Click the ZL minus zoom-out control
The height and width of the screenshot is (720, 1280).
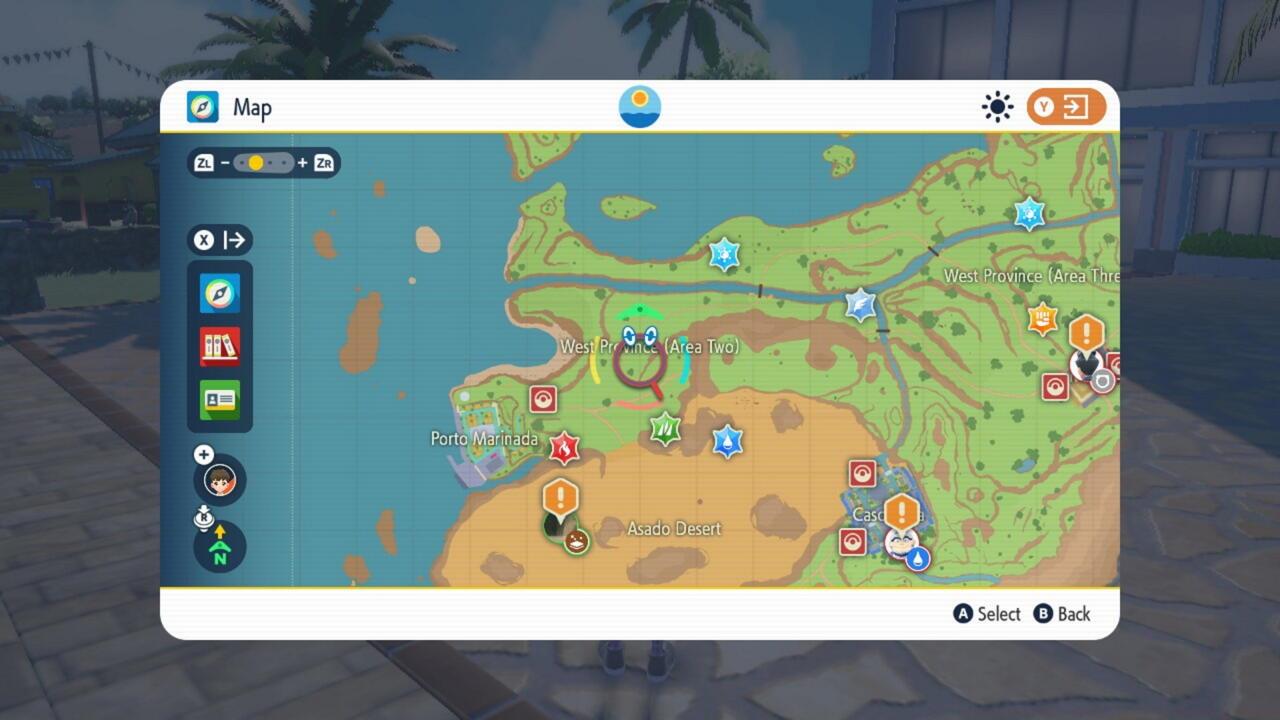coord(204,163)
